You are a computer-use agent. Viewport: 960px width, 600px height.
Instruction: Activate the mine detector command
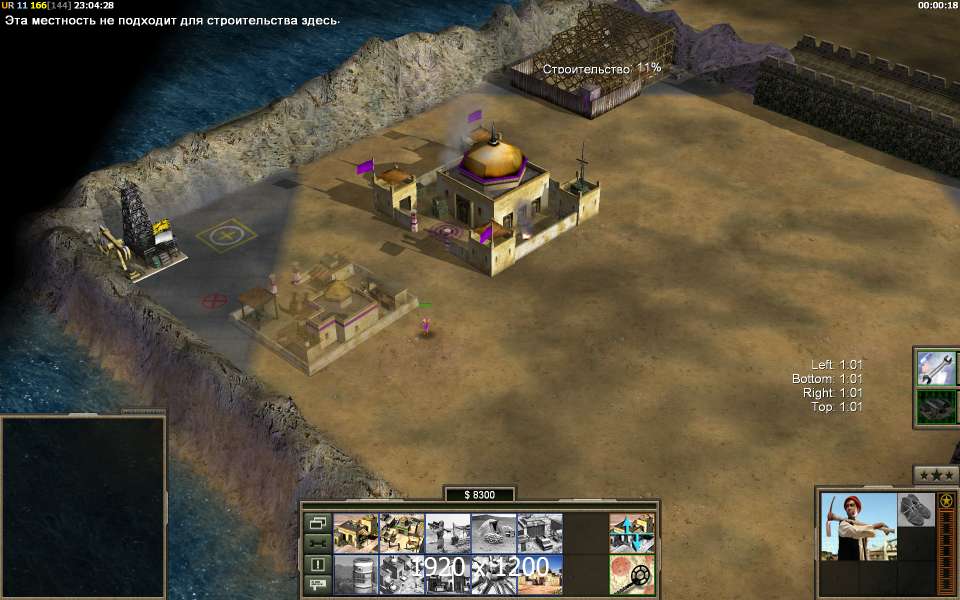(632, 575)
